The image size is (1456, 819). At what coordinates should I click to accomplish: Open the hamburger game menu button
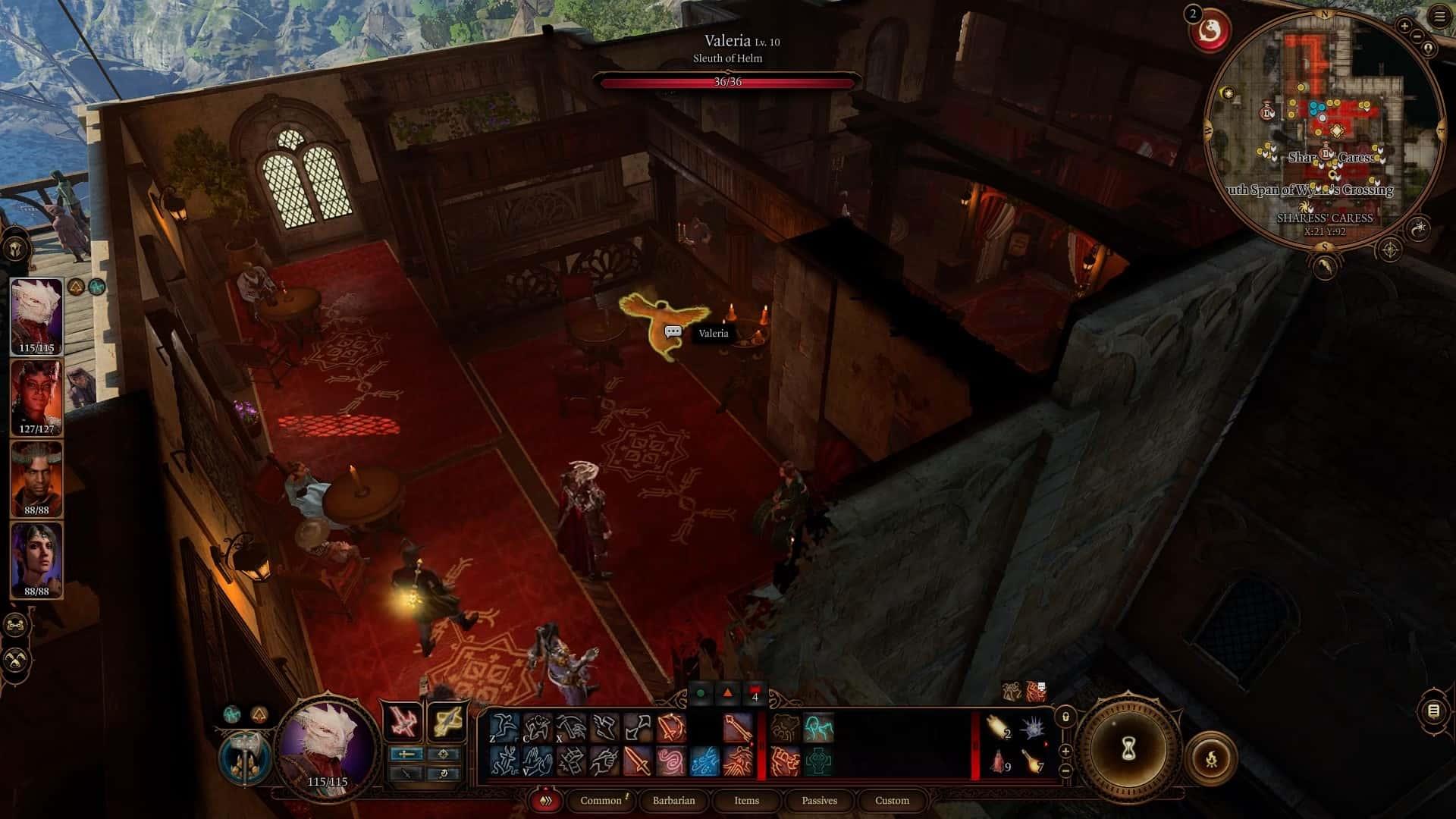(1440, 17)
